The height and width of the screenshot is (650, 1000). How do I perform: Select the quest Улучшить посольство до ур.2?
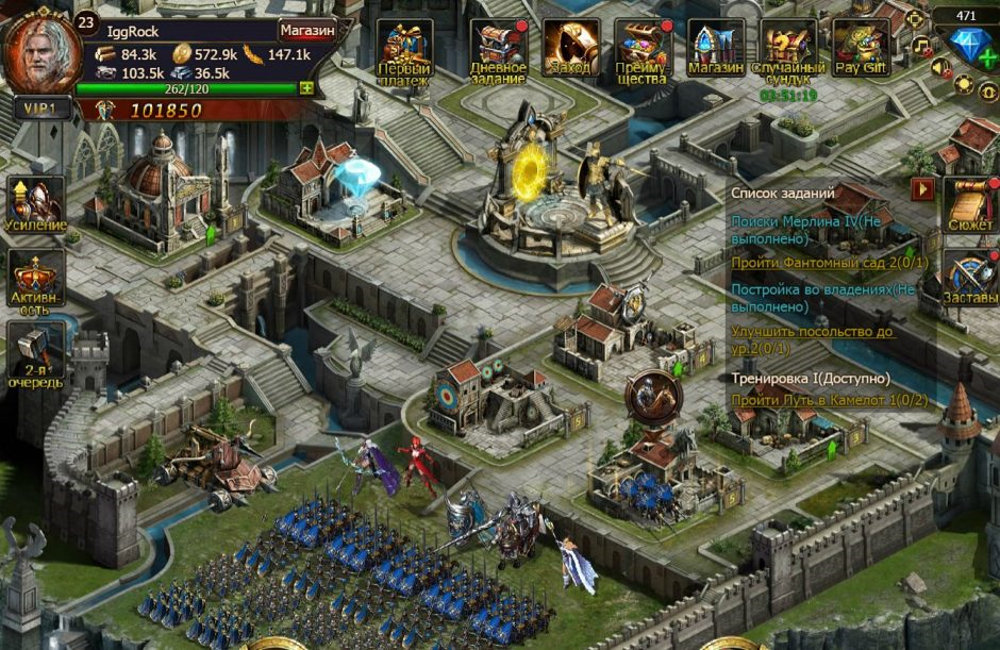812,338
